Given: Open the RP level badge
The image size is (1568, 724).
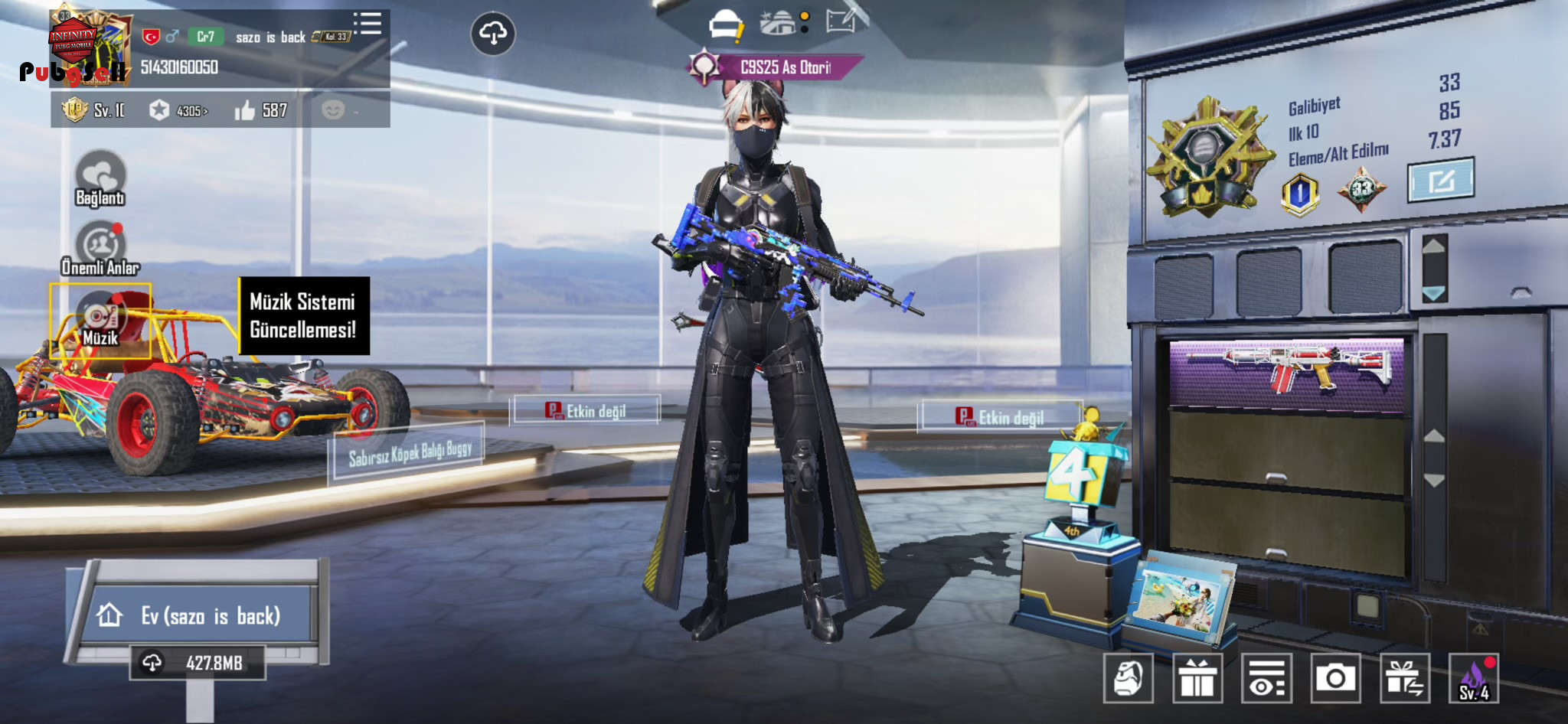Looking at the screenshot, I should (75, 110).
